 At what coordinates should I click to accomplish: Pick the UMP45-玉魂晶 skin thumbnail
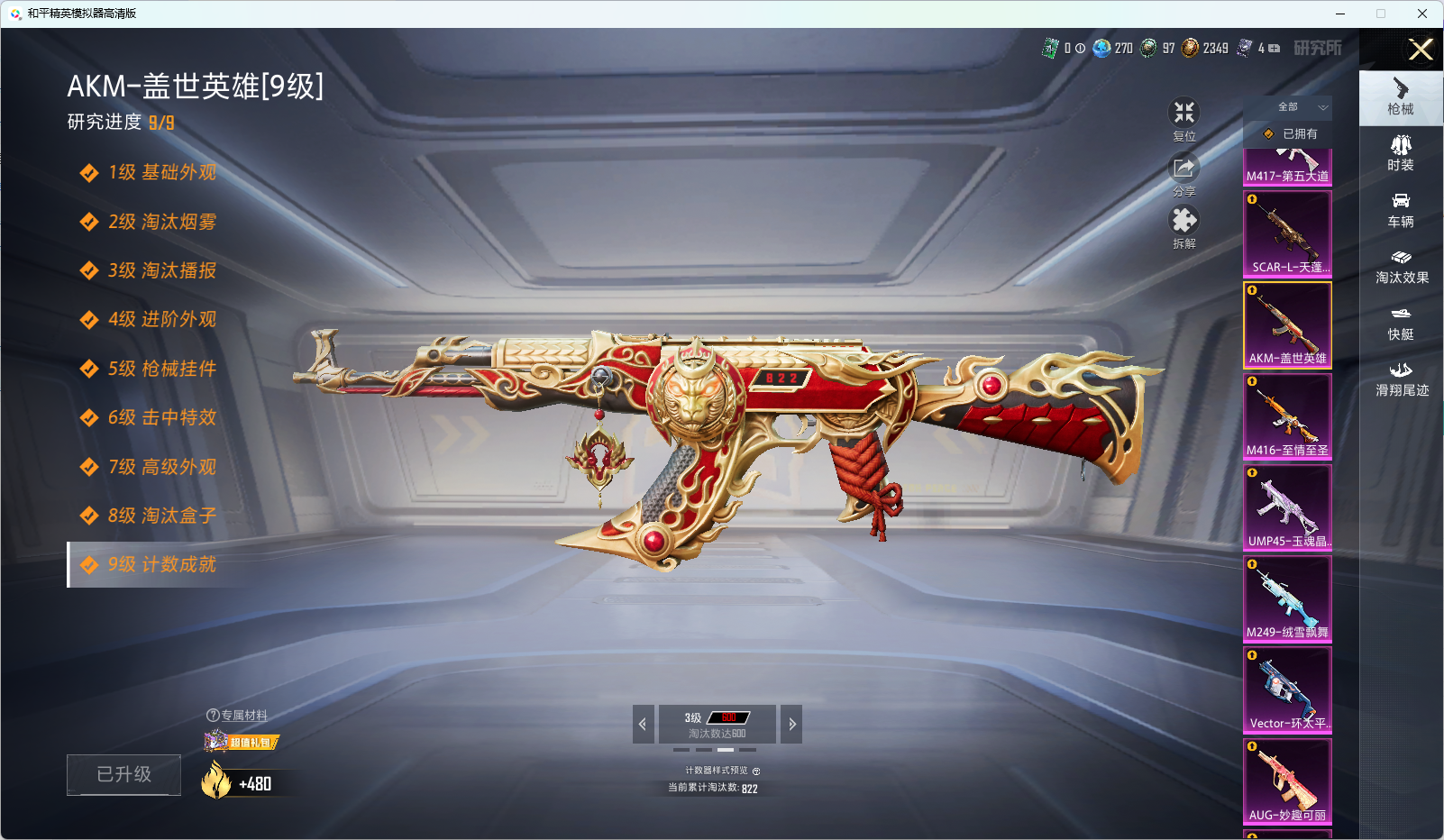pos(1287,507)
